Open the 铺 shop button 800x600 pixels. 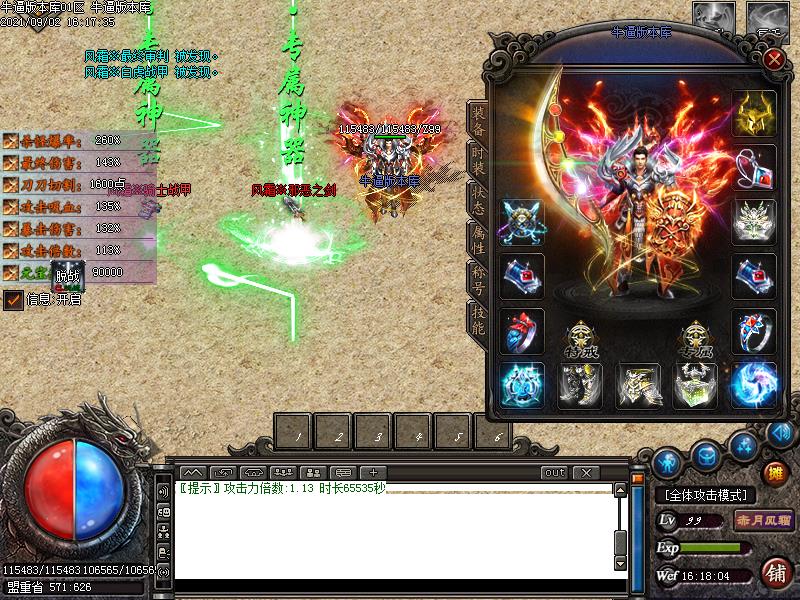[x=775, y=573]
